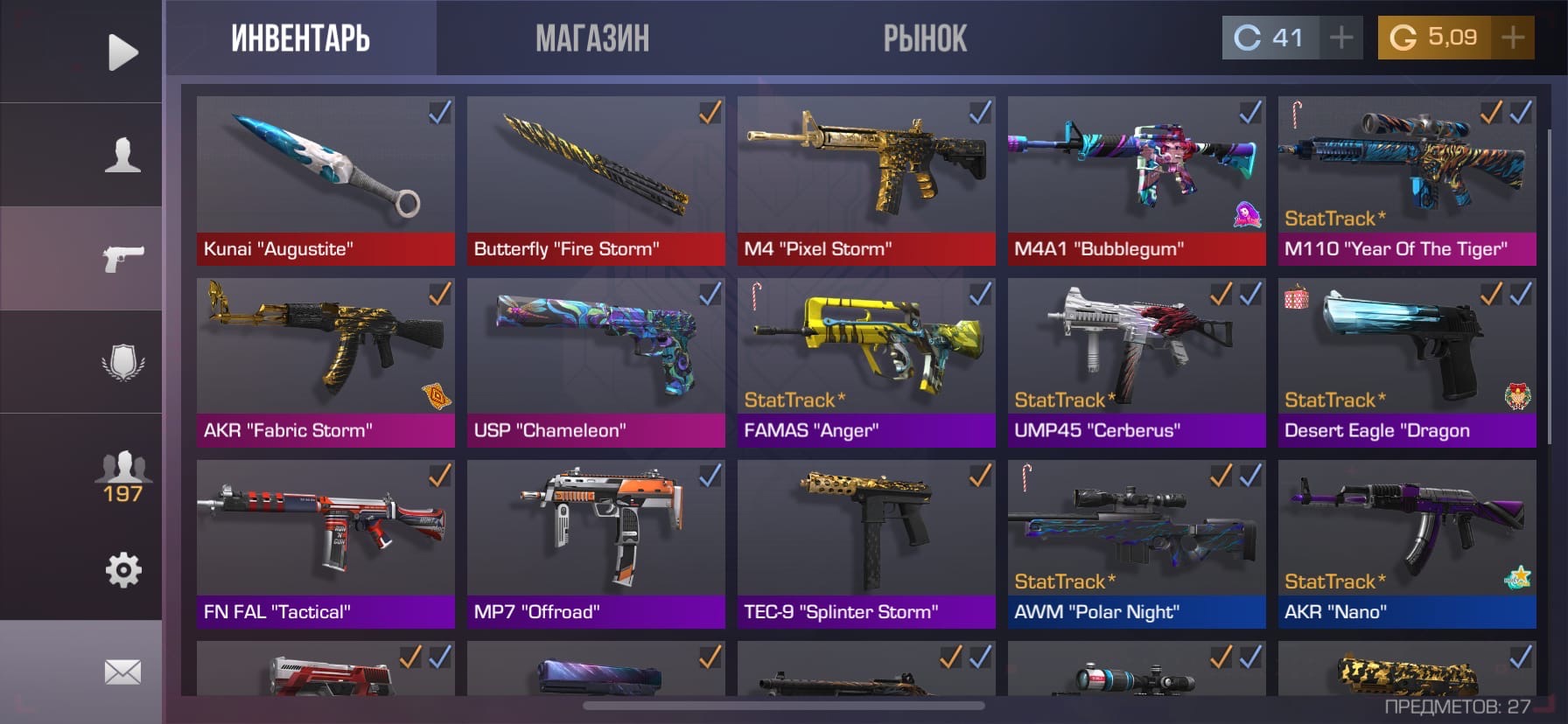Choose the USP "Chameleon" pistol
The image size is (1568, 724).
pyautogui.click(x=596, y=362)
